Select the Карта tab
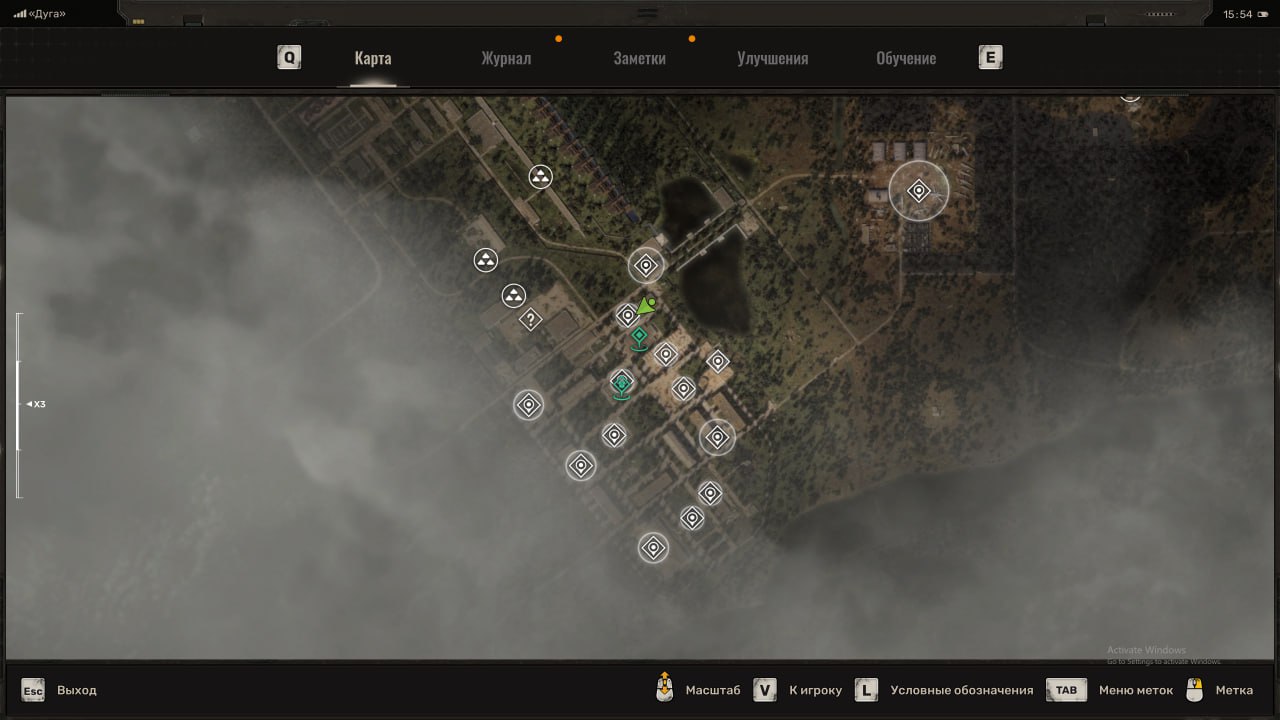The height and width of the screenshot is (720, 1280). pos(373,58)
